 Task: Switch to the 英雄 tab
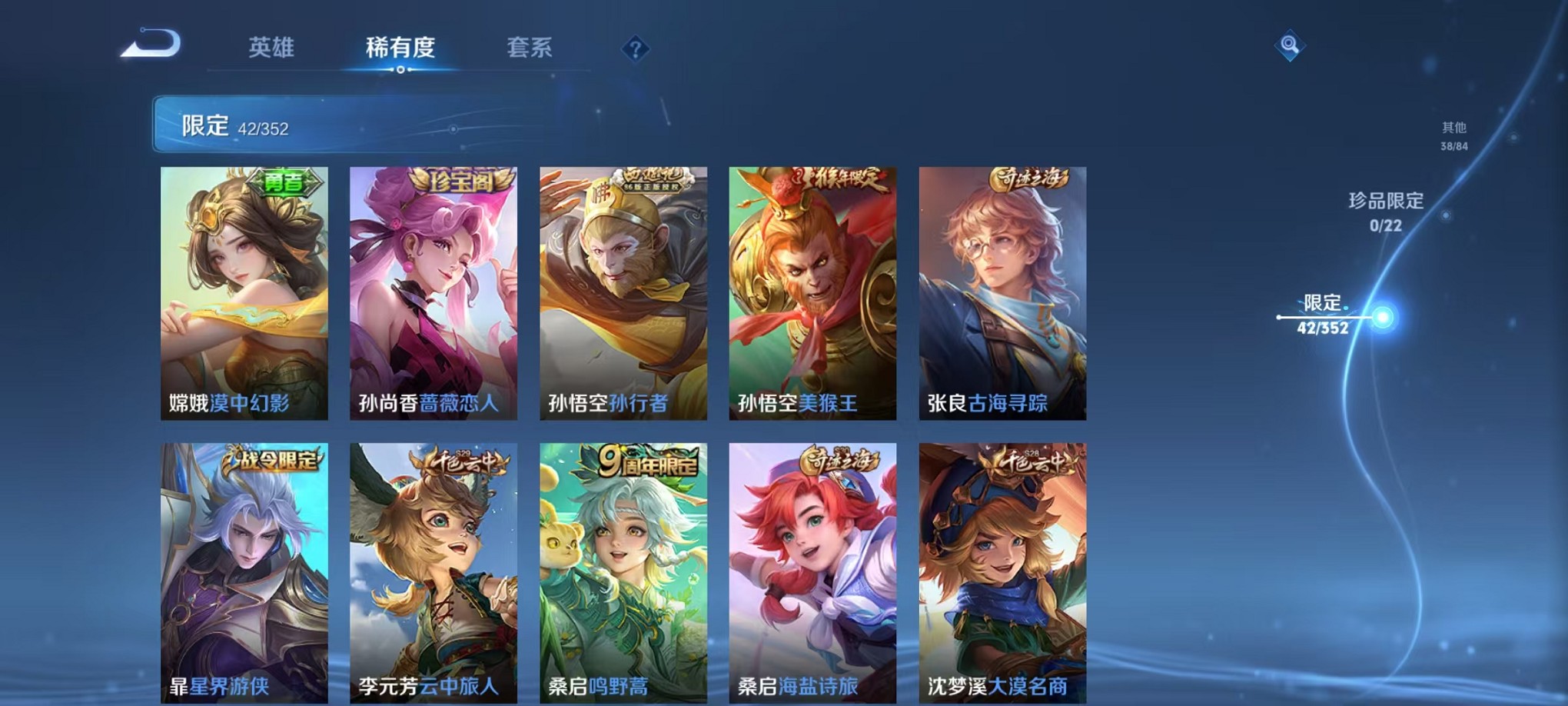click(x=273, y=48)
